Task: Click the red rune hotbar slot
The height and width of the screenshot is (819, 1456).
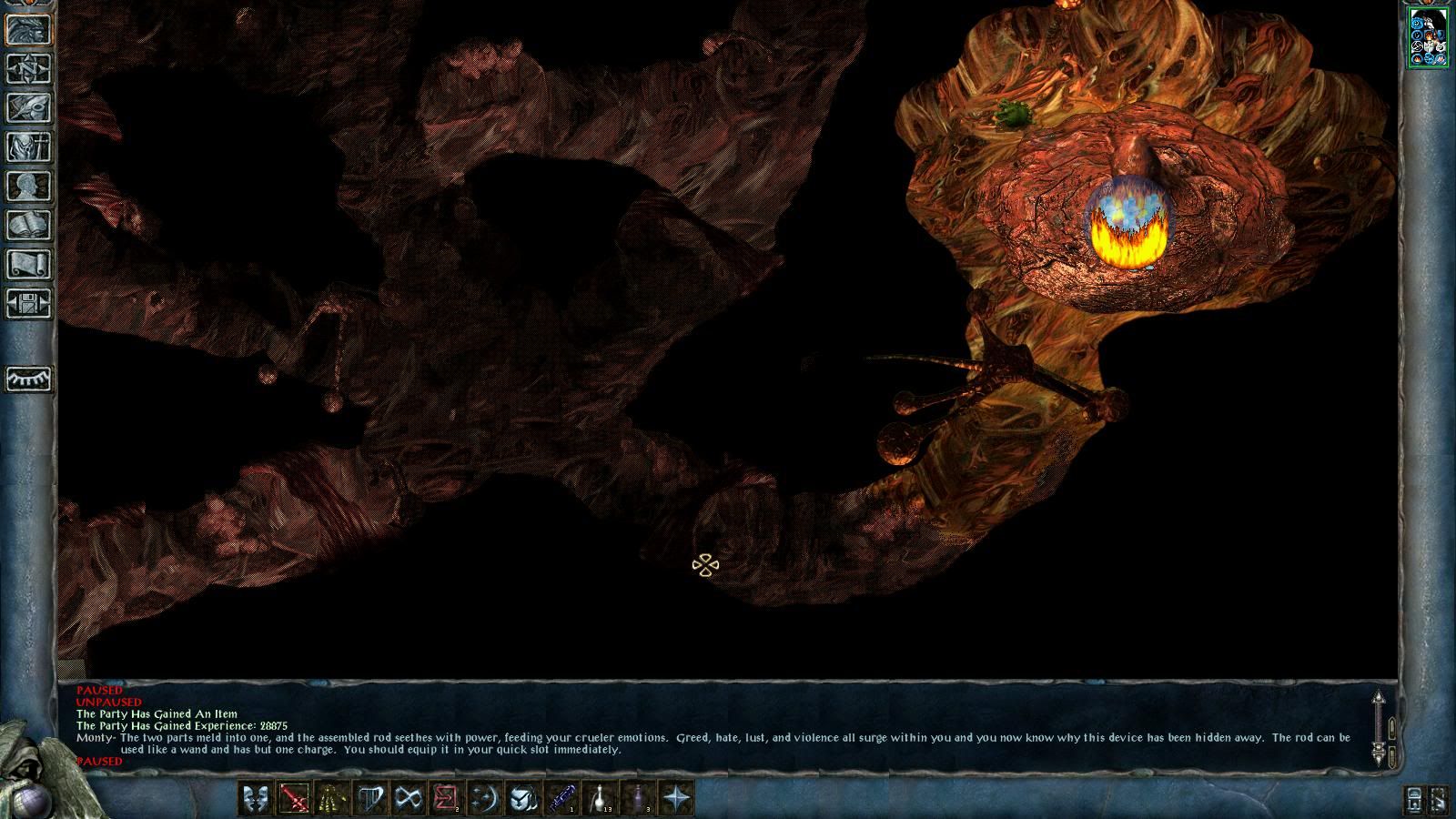Action: point(446,799)
